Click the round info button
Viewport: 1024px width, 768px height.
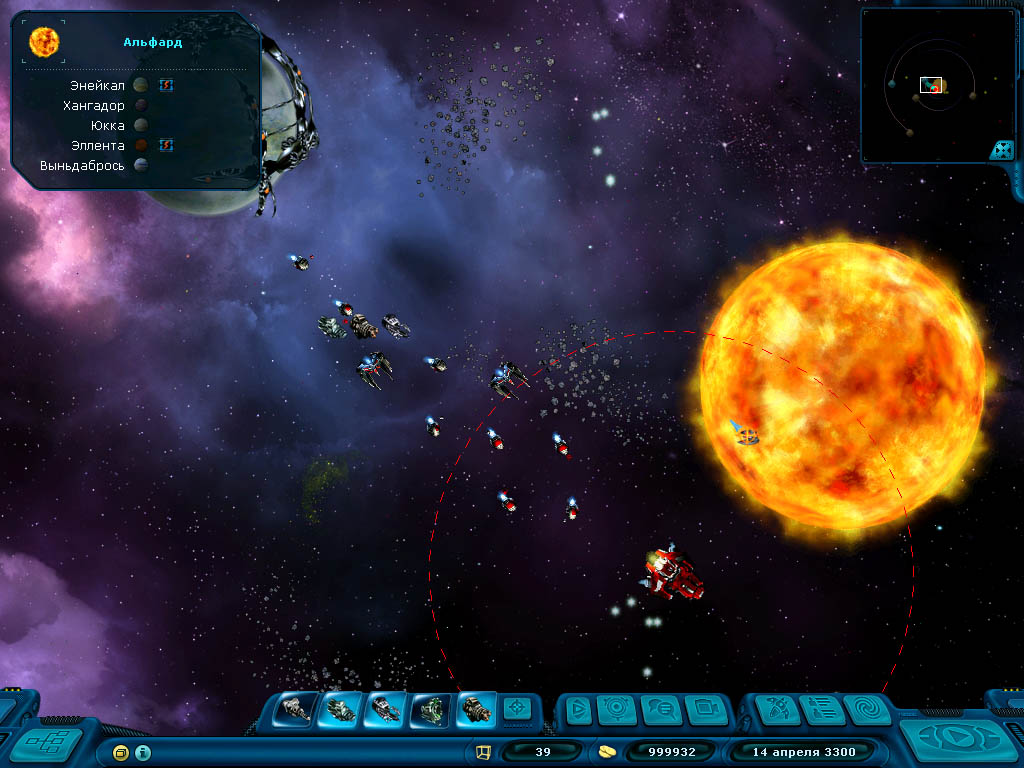143,752
